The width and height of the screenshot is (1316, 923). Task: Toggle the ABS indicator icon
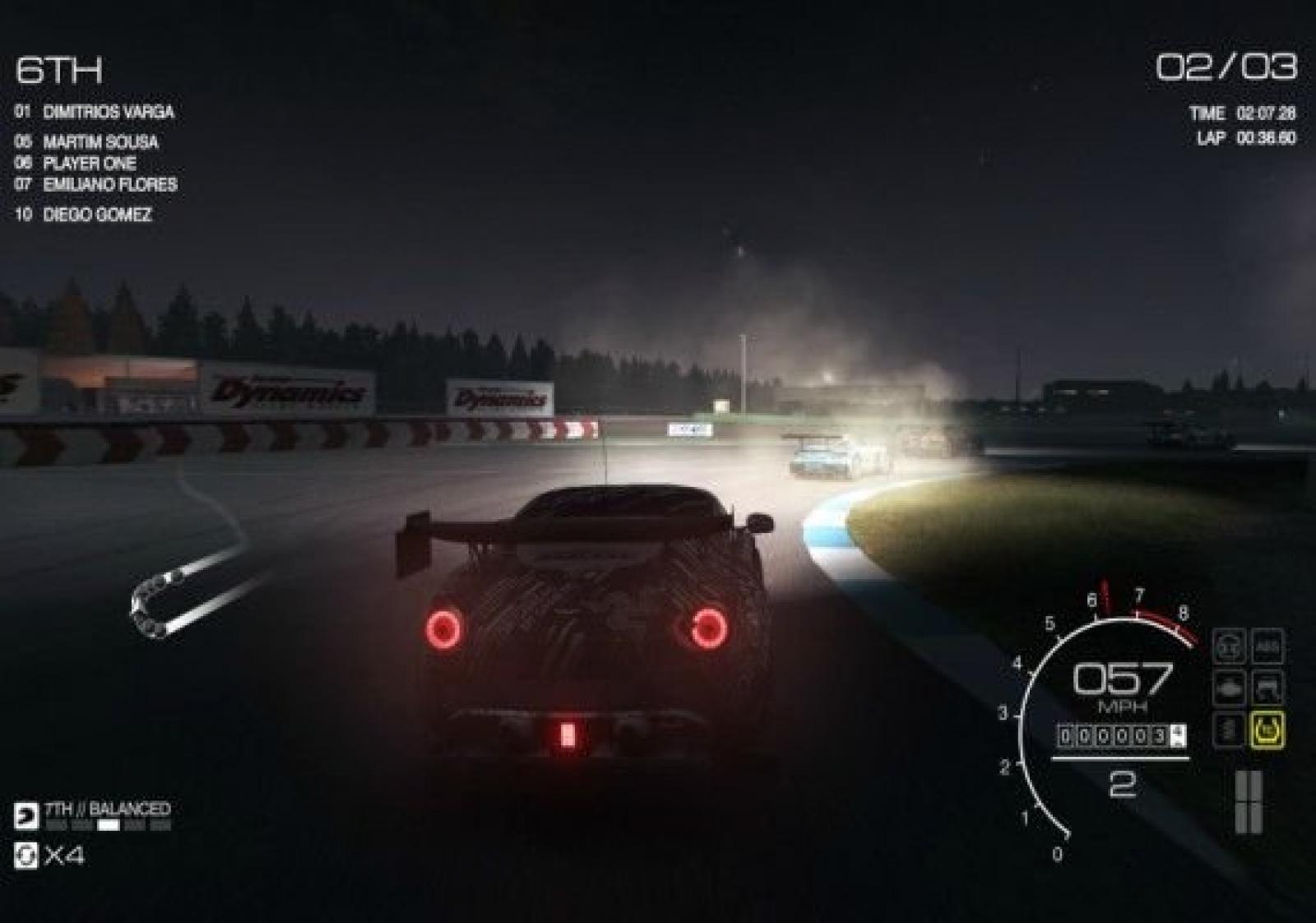coord(1267,647)
